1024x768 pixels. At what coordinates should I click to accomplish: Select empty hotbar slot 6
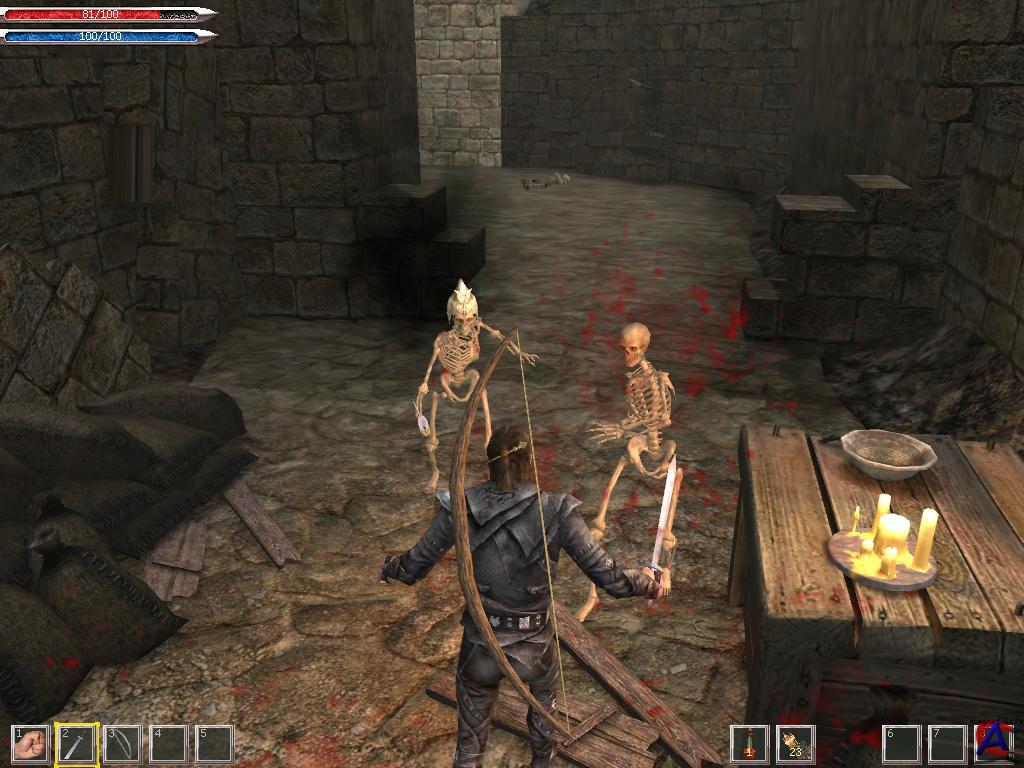(901, 744)
